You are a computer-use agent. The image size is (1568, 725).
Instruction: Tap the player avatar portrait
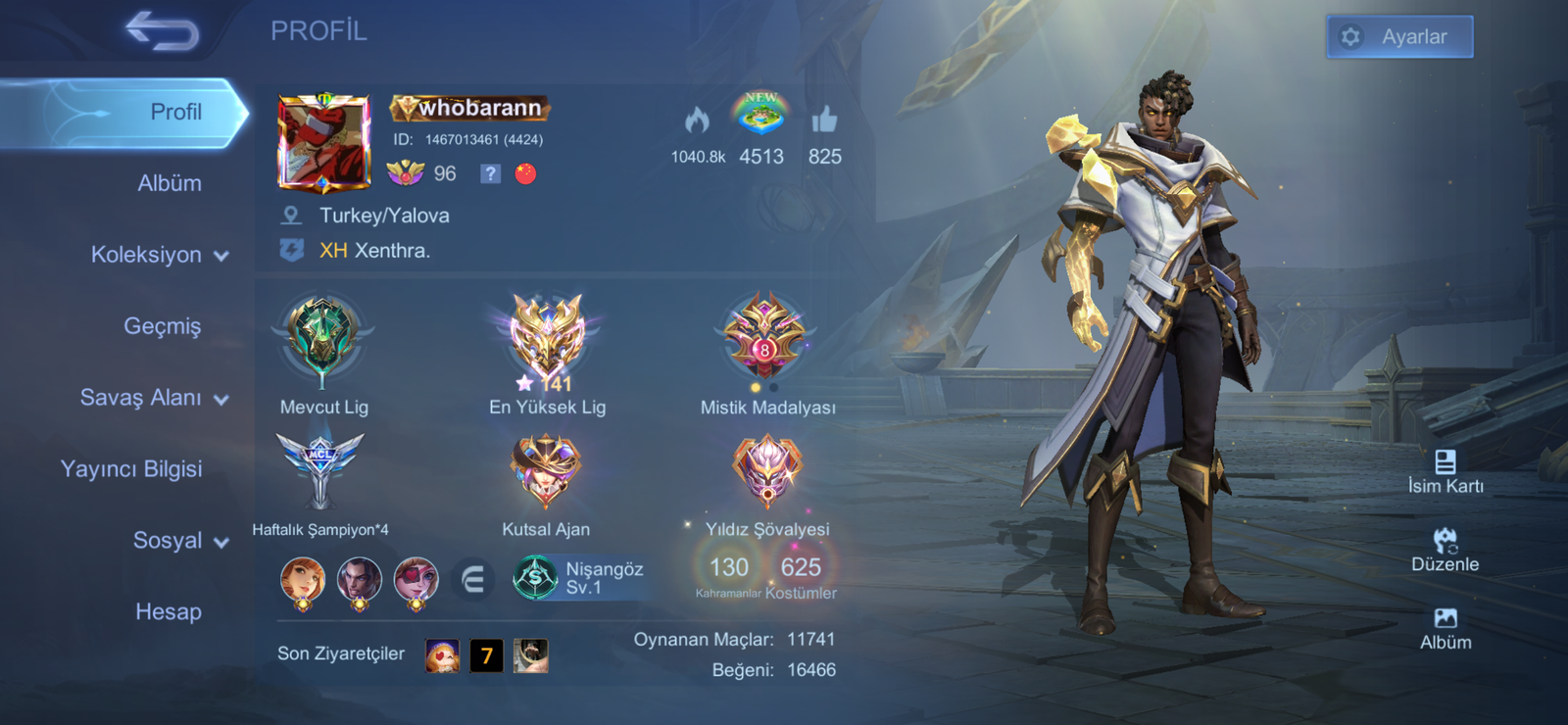[324, 143]
